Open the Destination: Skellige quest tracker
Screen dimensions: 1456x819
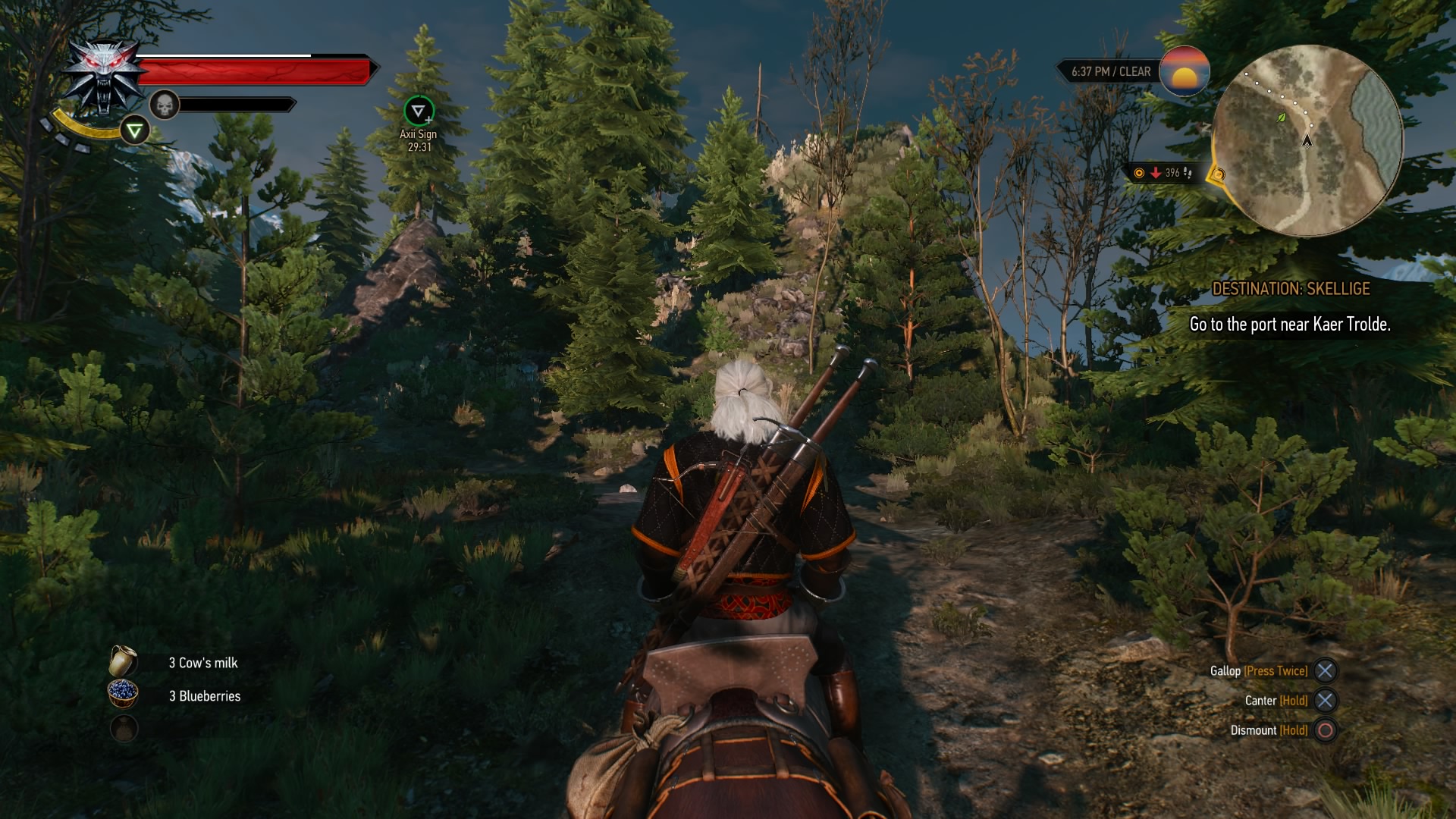(x=1290, y=289)
